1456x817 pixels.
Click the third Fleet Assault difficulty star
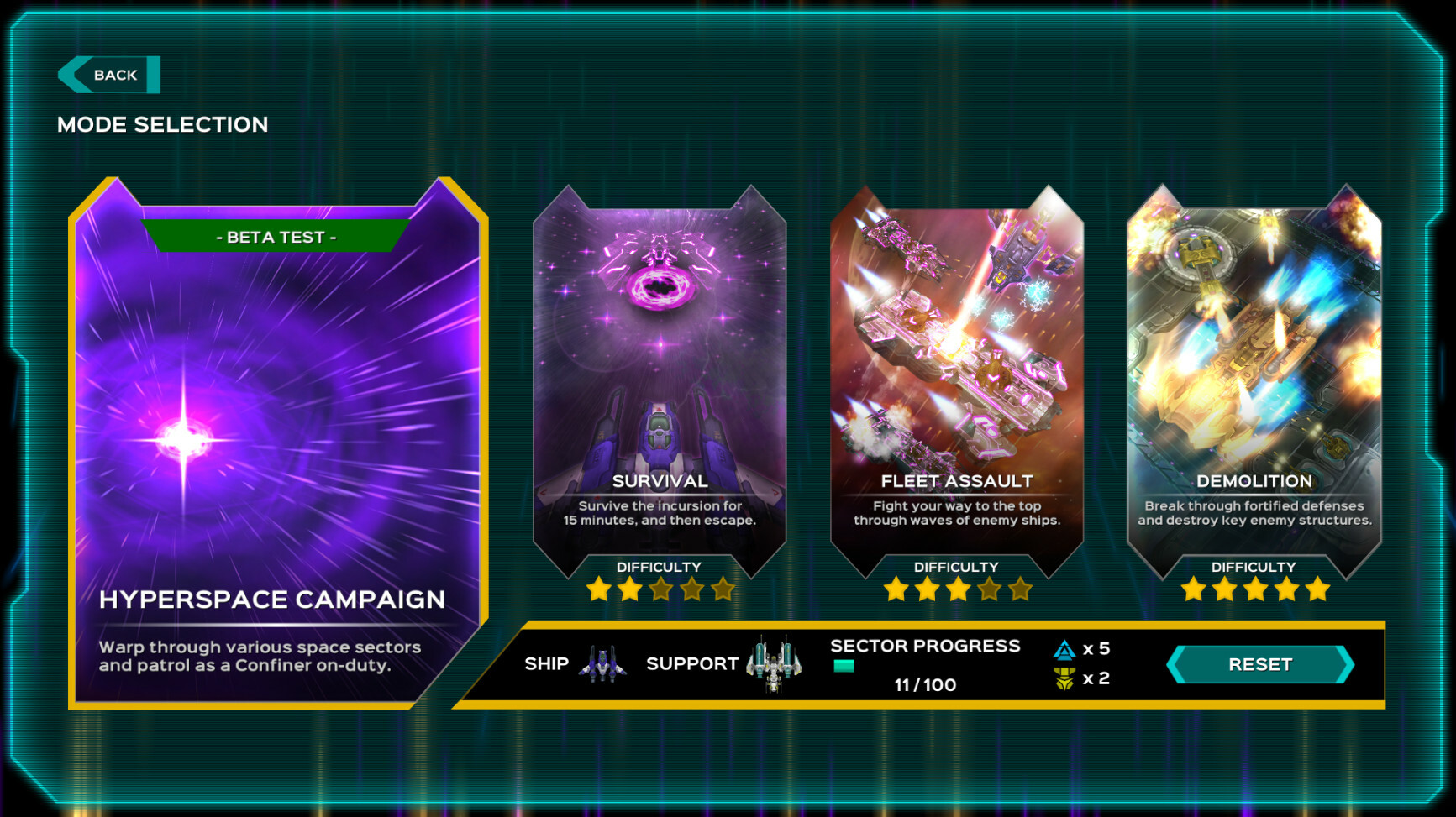(957, 589)
